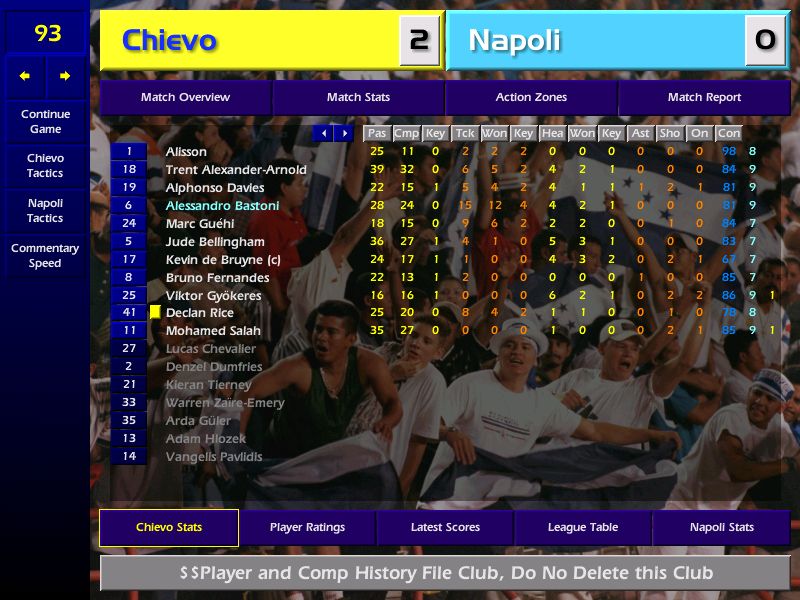The image size is (800, 600).
Task: Open Chievo Tactics
Action: tap(45, 166)
